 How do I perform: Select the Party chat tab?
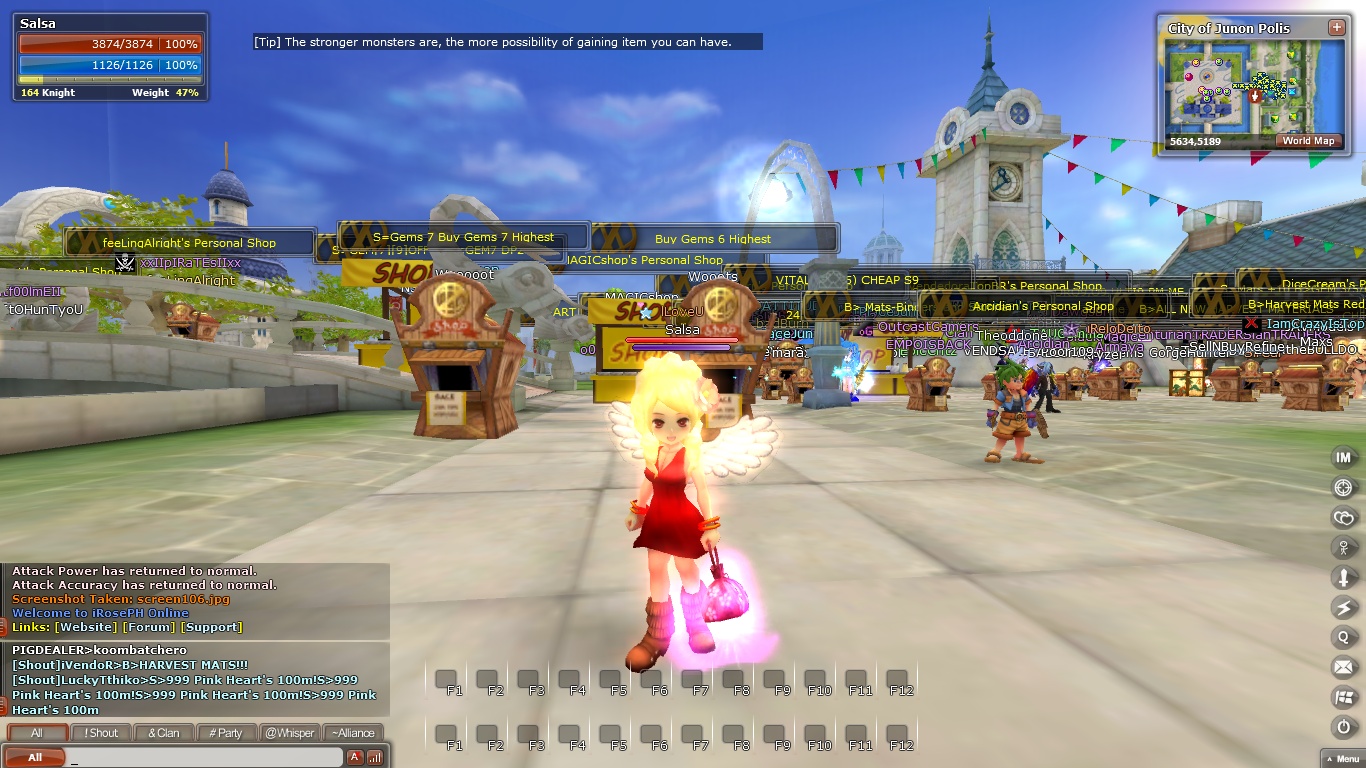coord(225,733)
